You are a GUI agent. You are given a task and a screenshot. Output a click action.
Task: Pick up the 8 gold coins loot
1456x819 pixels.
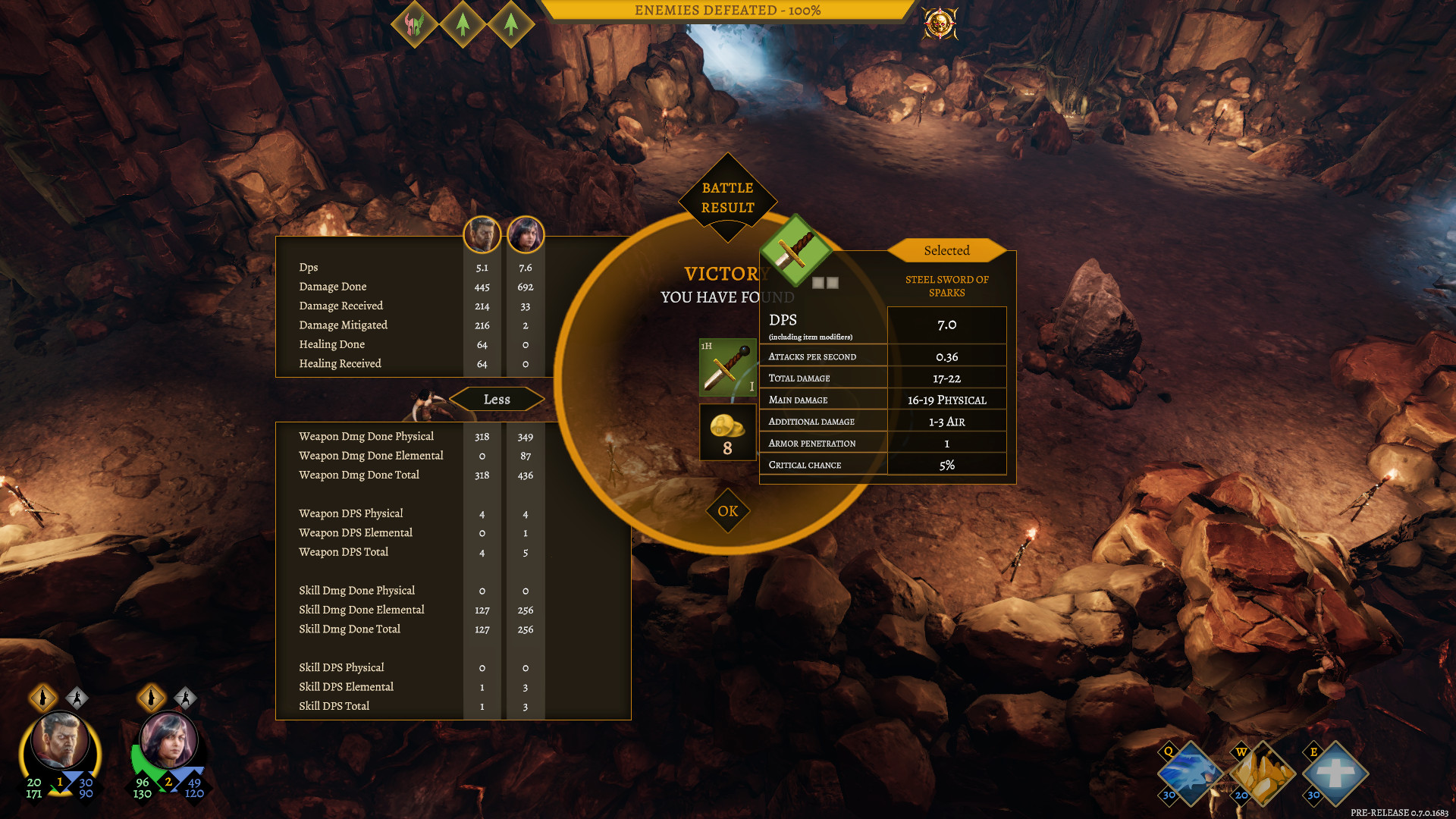pyautogui.click(x=727, y=432)
